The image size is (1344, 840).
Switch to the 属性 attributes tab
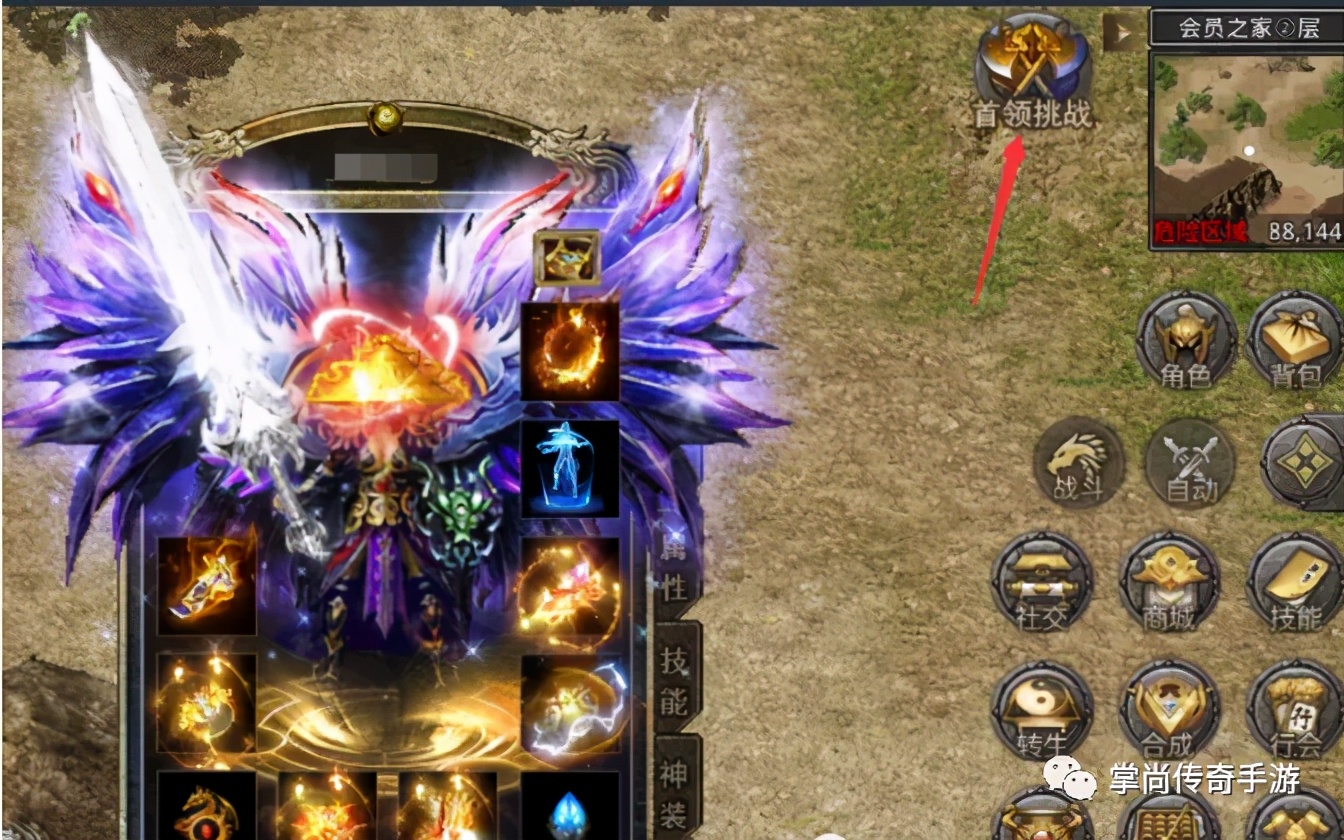coord(675,567)
